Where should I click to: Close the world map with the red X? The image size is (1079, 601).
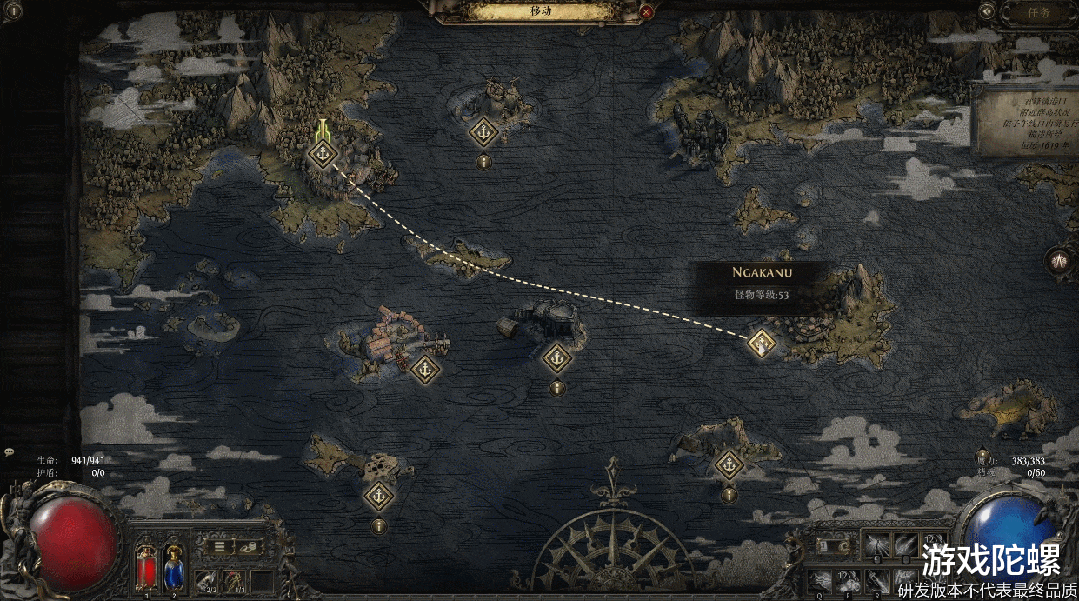[647, 12]
